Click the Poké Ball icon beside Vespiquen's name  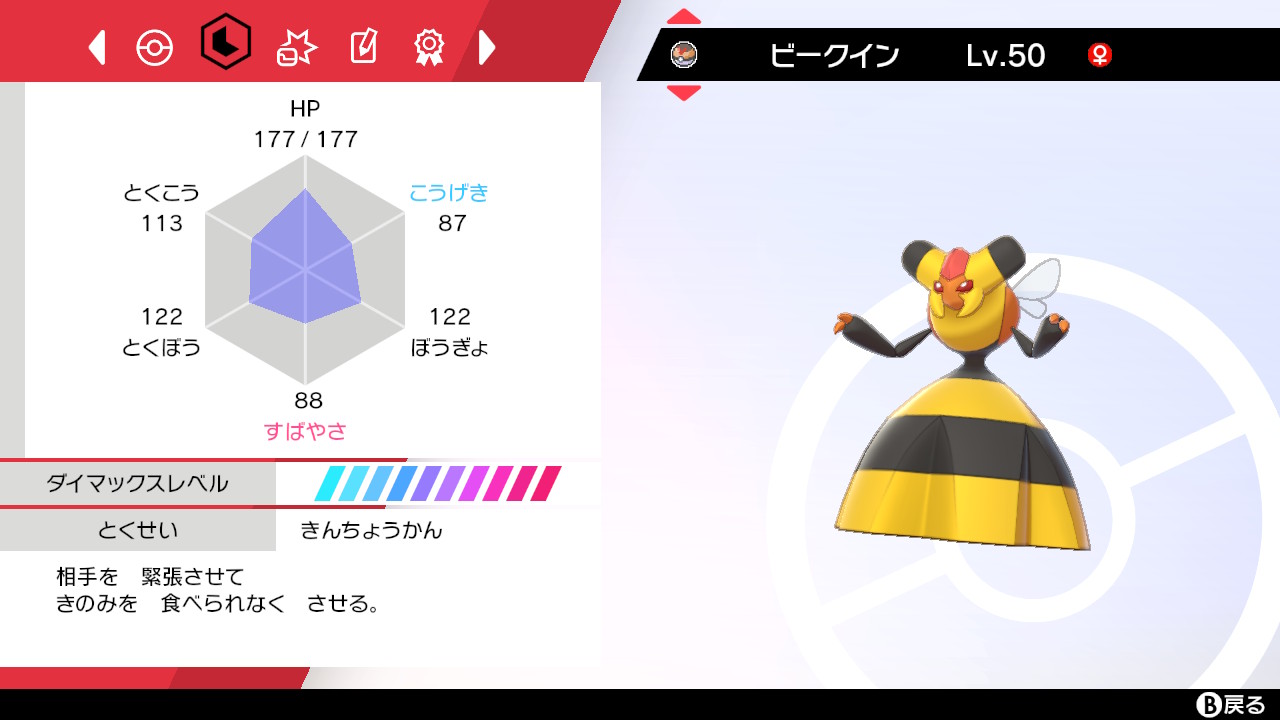point(685,55)
